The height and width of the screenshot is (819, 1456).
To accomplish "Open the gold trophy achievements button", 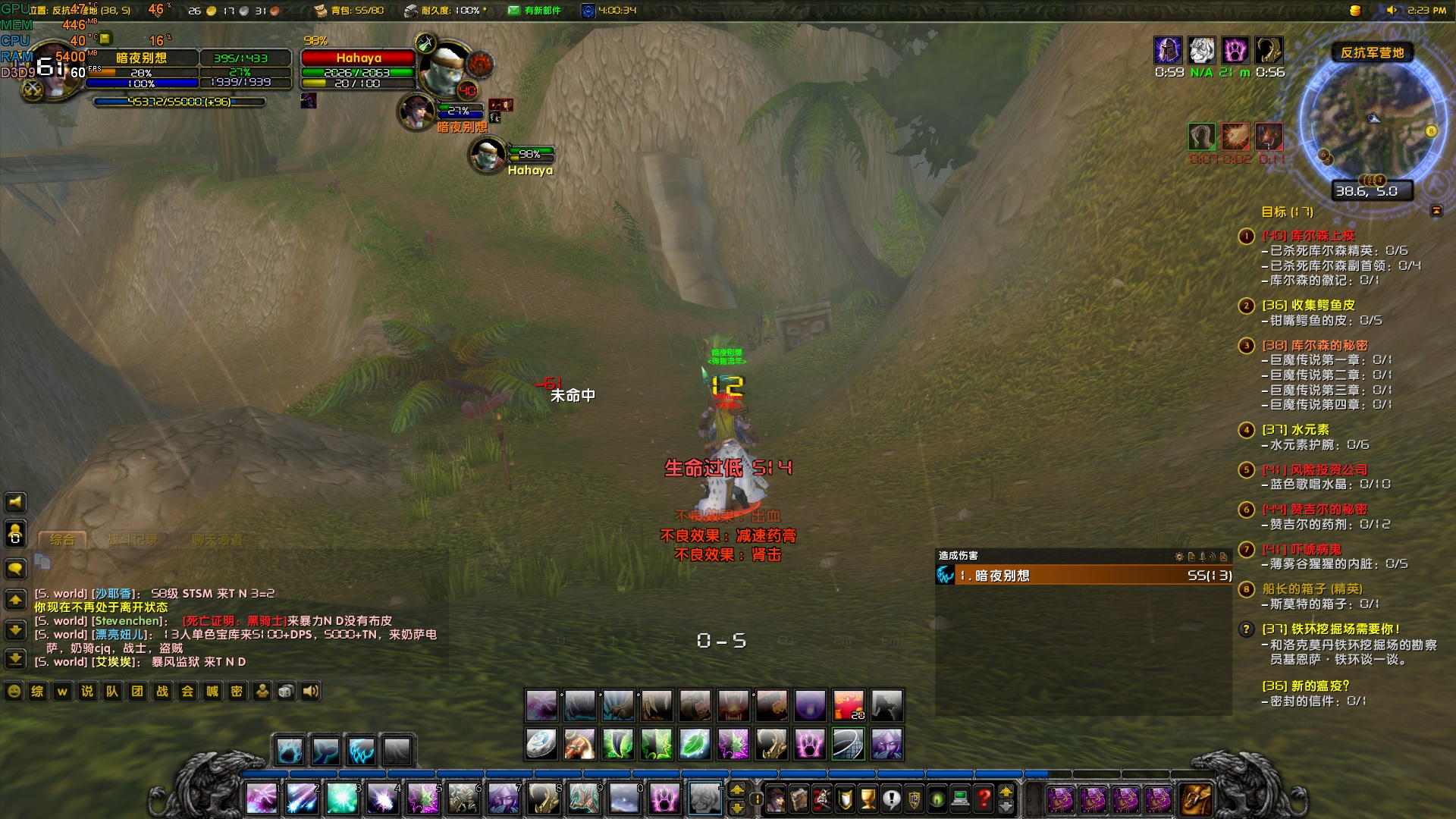I will coord(868,799).
